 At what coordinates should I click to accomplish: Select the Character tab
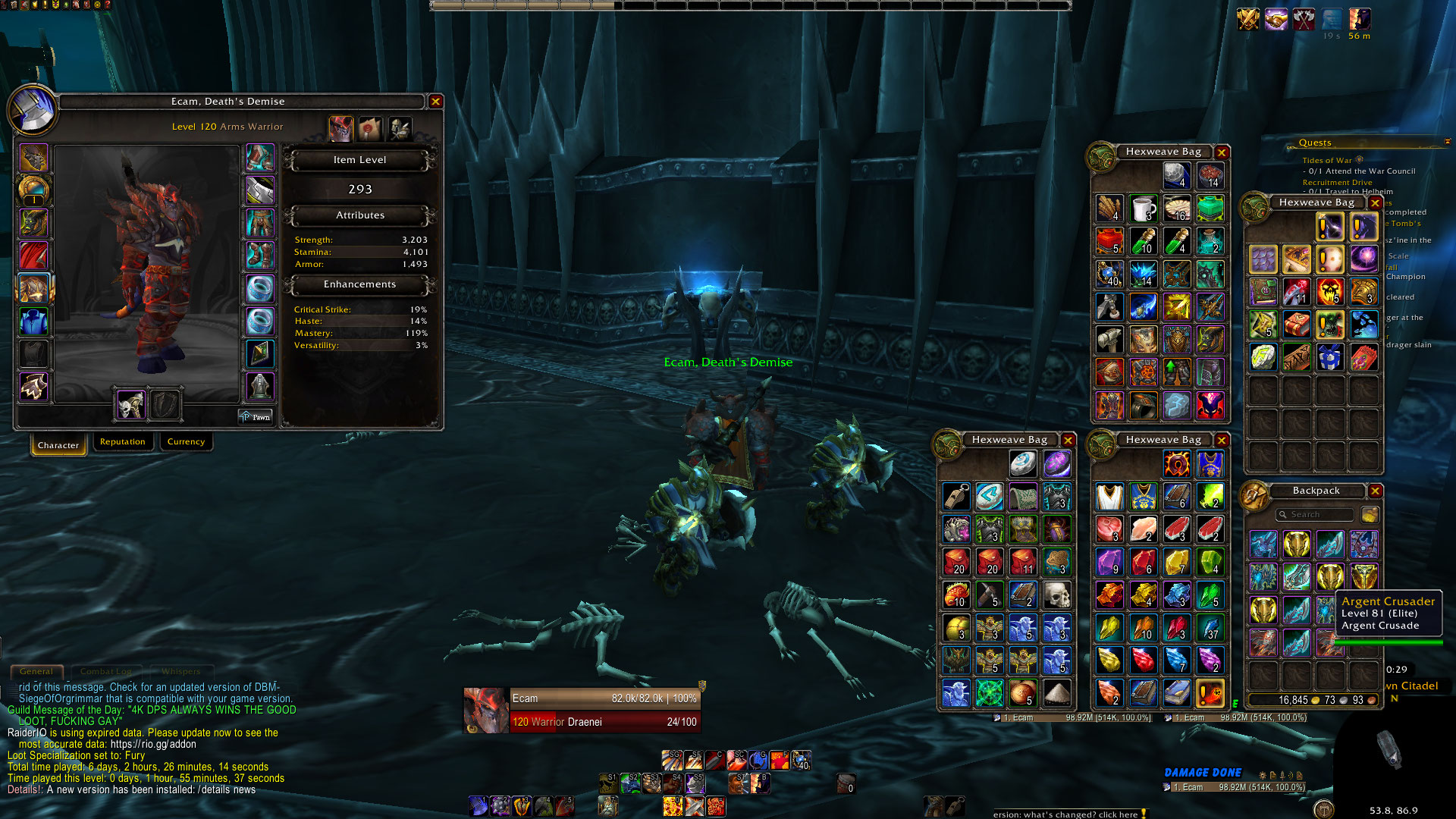(58, 445)
